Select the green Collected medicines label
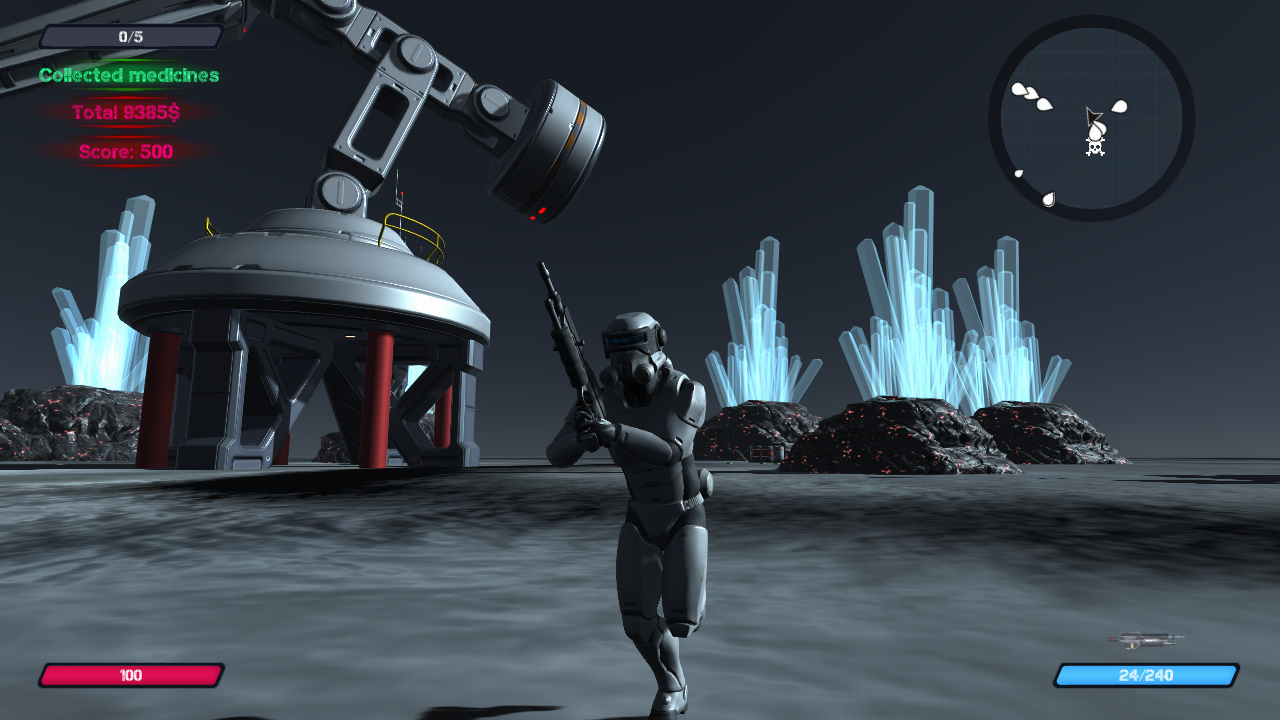1280x720 pixels. (128, 75)
